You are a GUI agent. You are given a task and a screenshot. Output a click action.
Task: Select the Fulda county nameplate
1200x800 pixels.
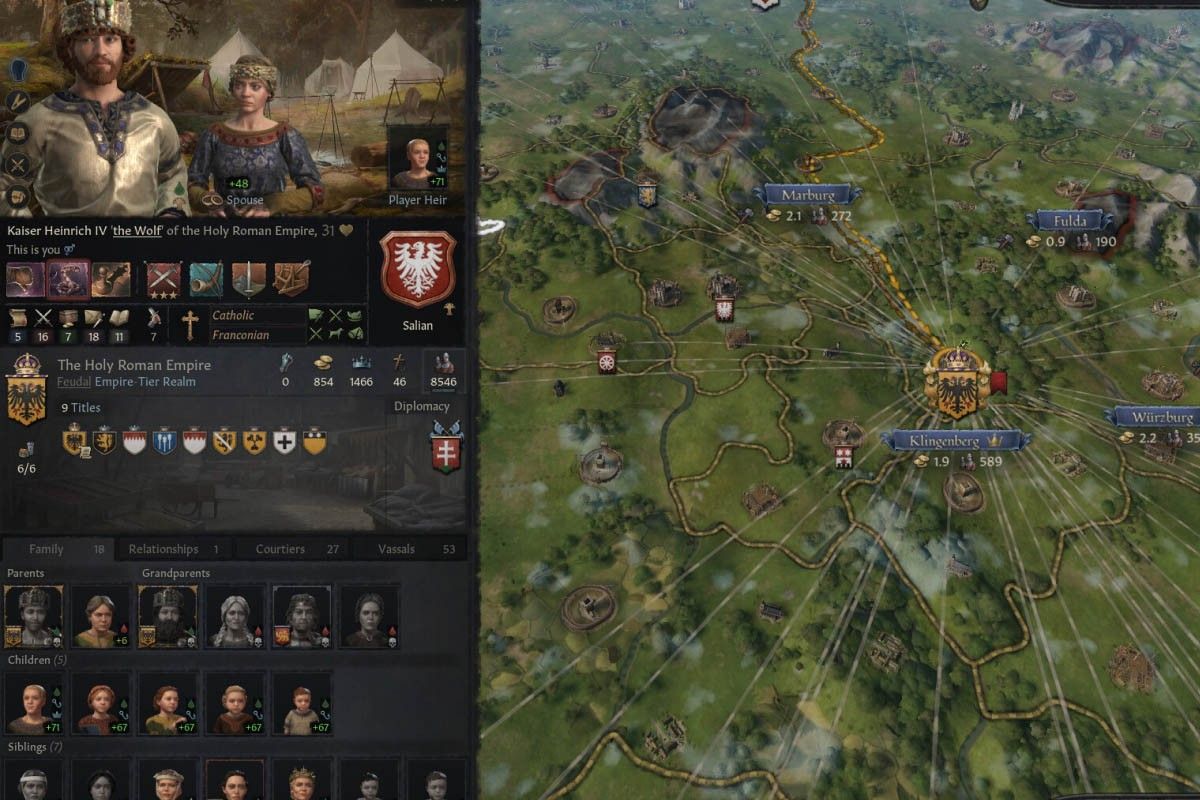pyautogui.click(x=1068, y=221)
